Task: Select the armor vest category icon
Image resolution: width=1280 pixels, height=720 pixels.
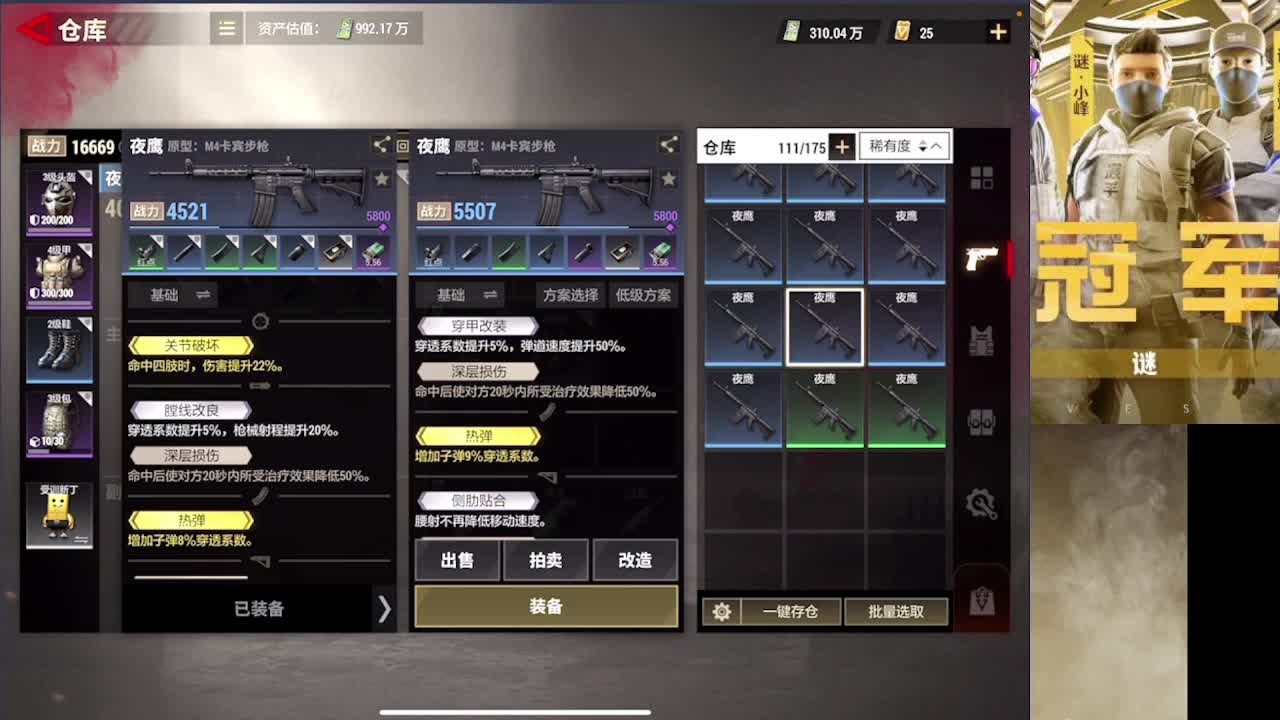Action: coord(982,340)
